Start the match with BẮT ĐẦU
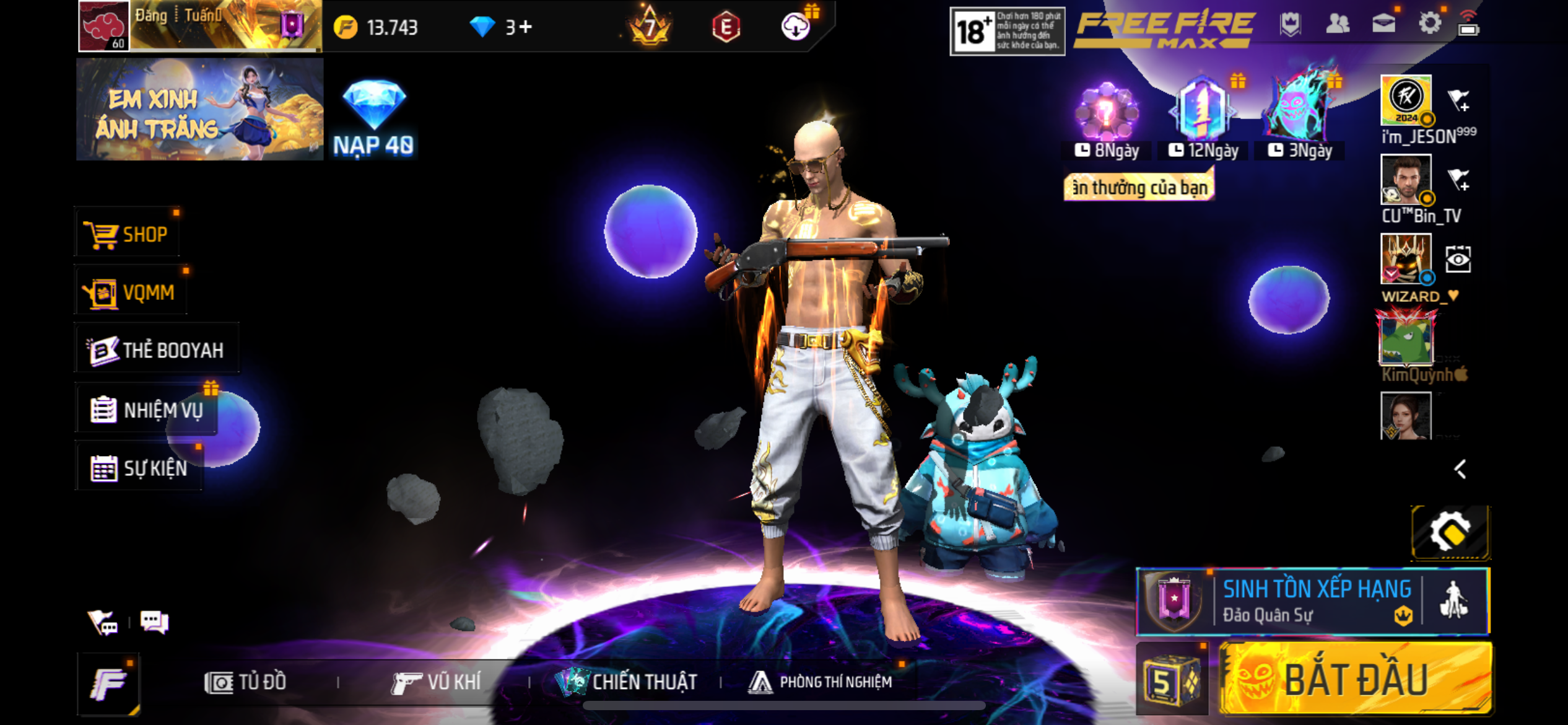This screenshot has width=1568, height=725. [x=1355, y=679]
